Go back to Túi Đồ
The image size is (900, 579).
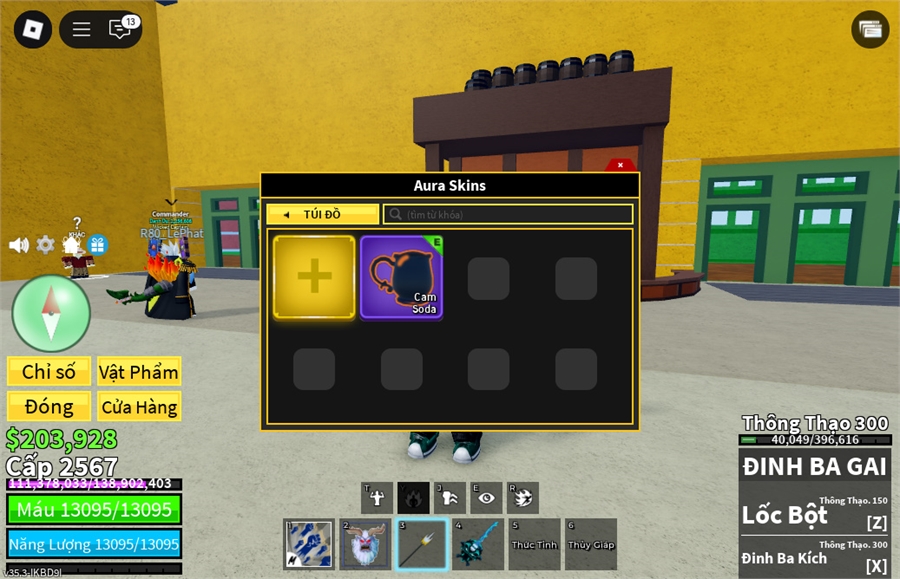322,214
